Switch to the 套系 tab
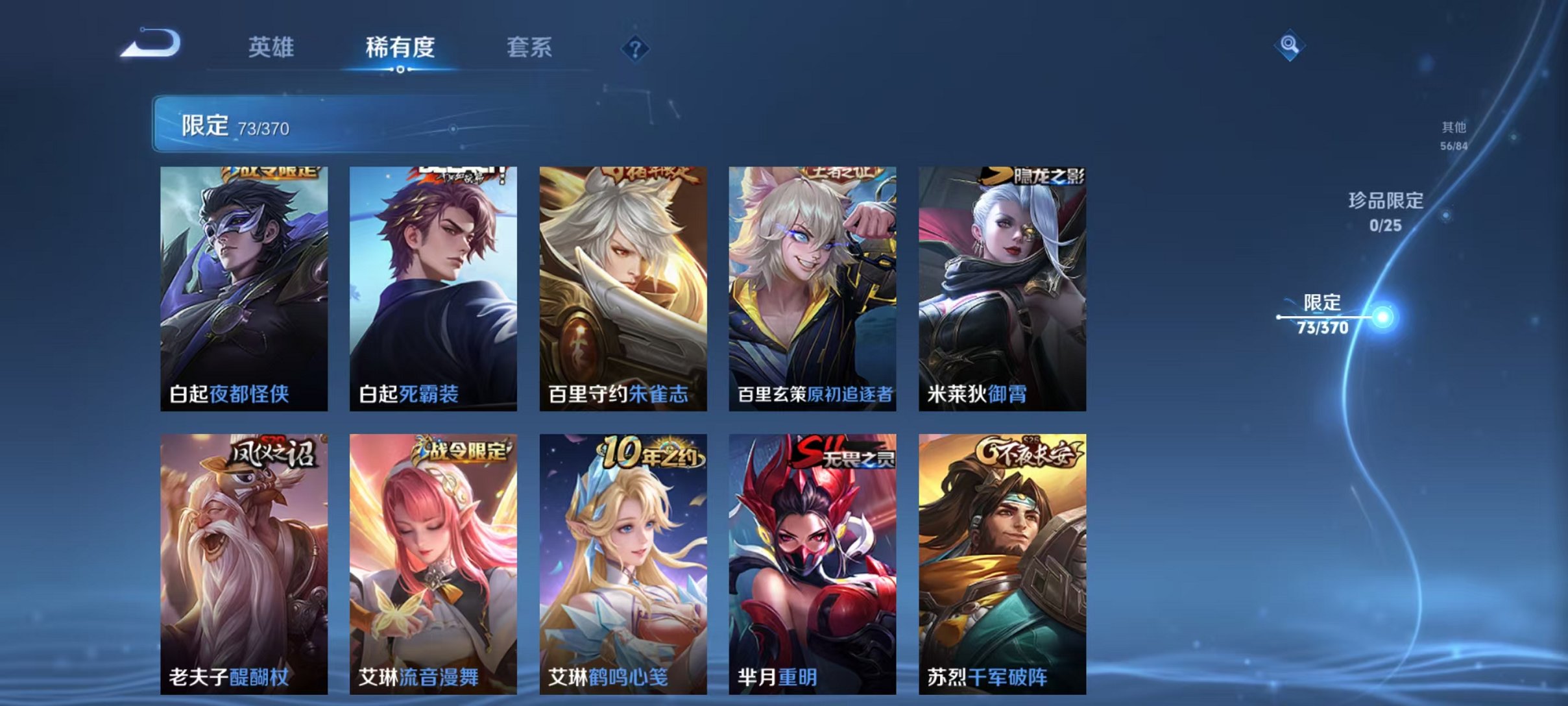The width and height of the screenshot is (1568, 706). point(529,48)
